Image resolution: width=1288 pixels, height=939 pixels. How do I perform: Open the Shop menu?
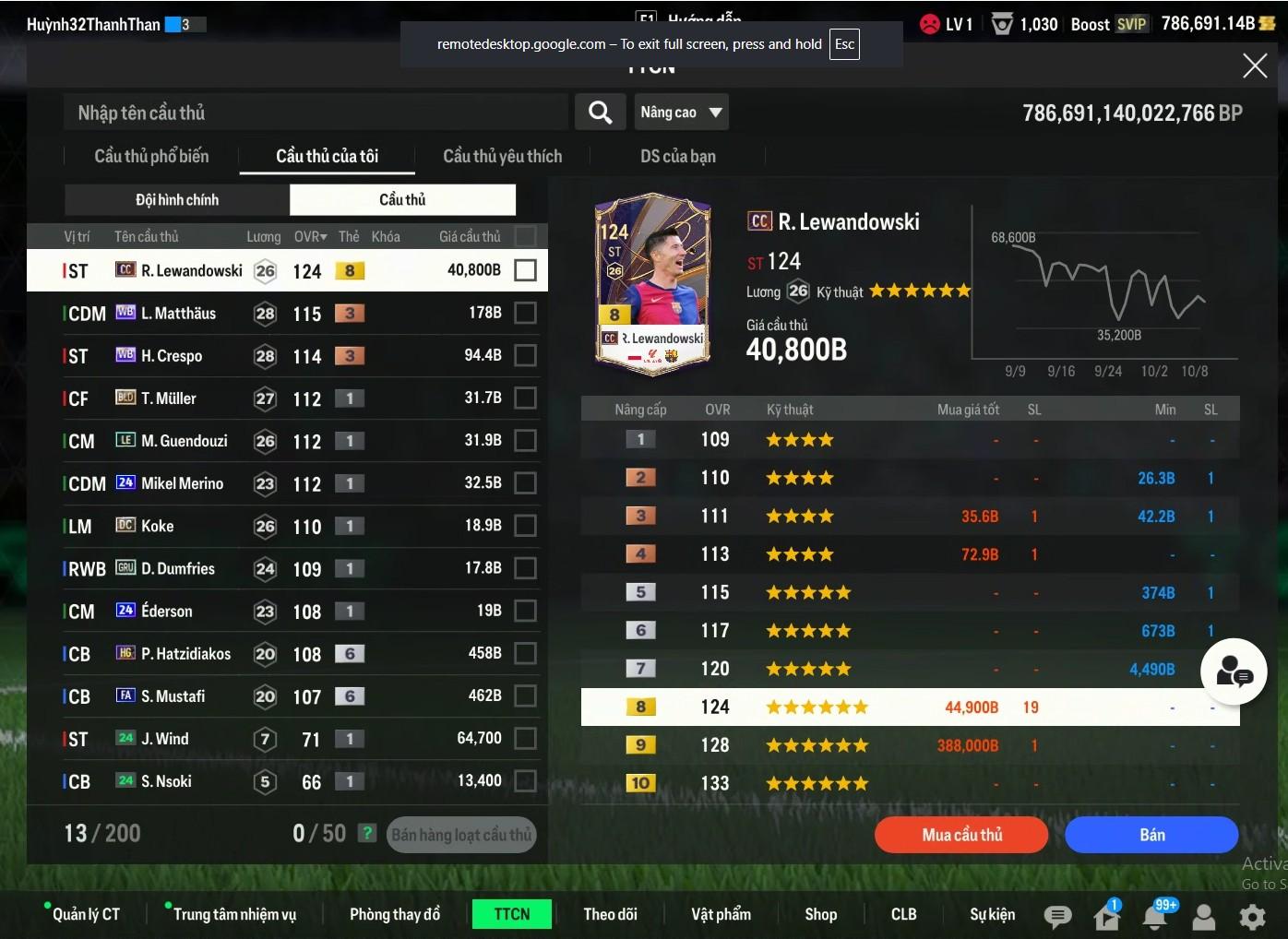click(820, 914)
